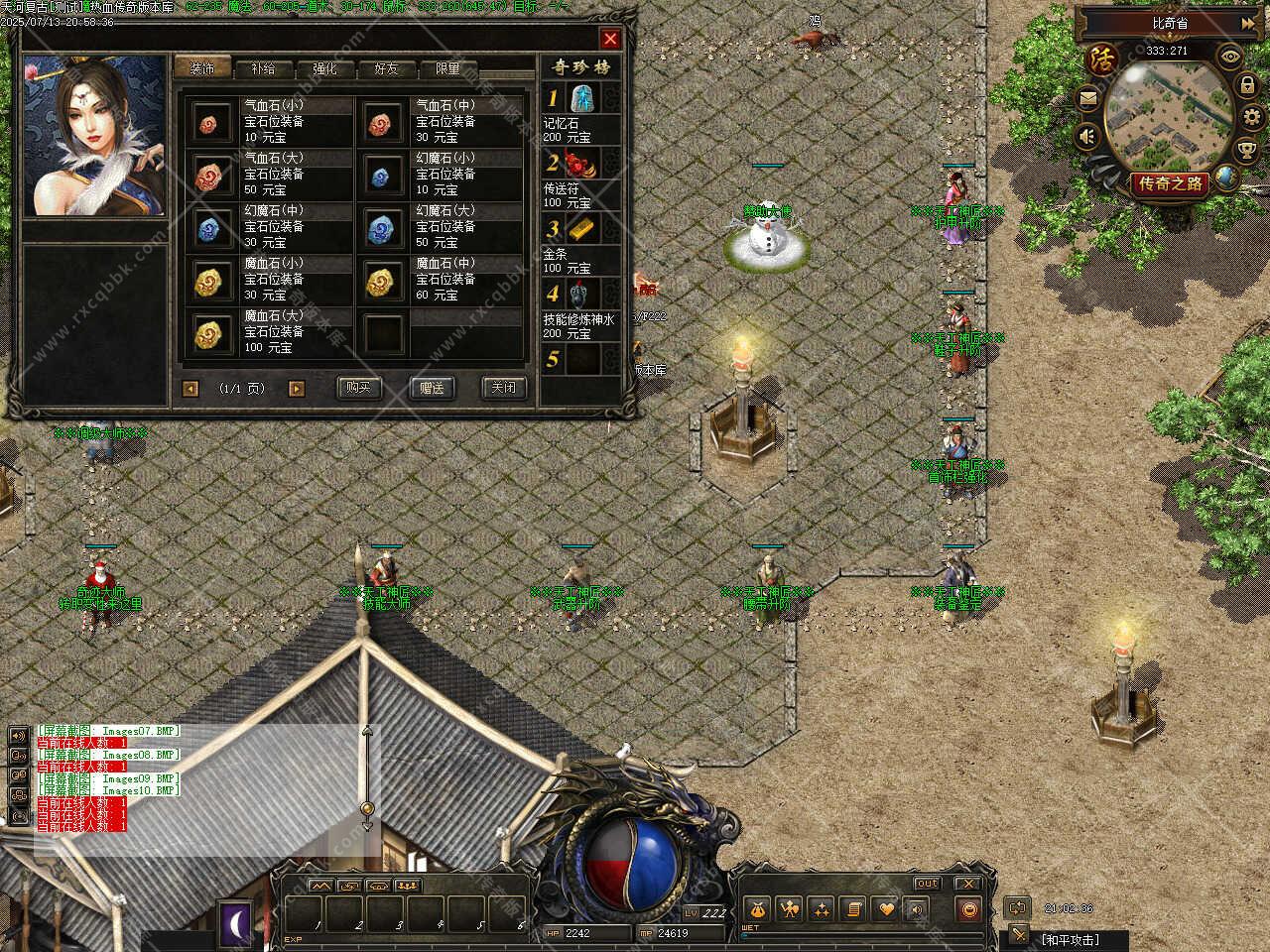Close the shop window with the red X

610,39
